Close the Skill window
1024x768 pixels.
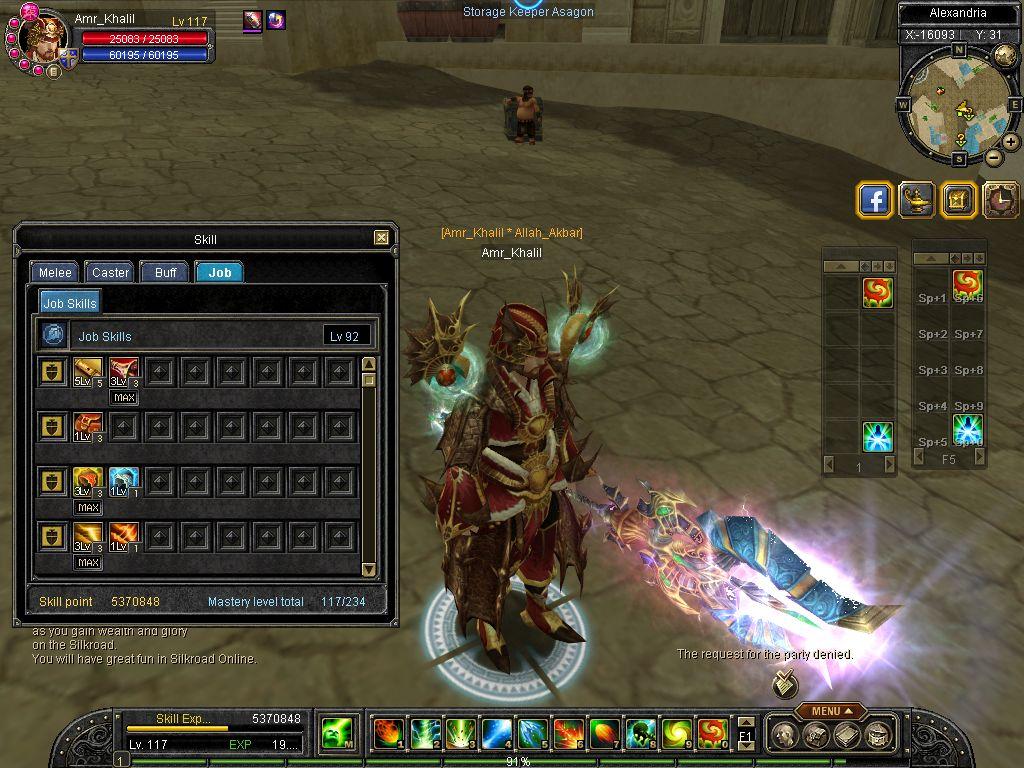pyautogui.click(x=381, y=238)
